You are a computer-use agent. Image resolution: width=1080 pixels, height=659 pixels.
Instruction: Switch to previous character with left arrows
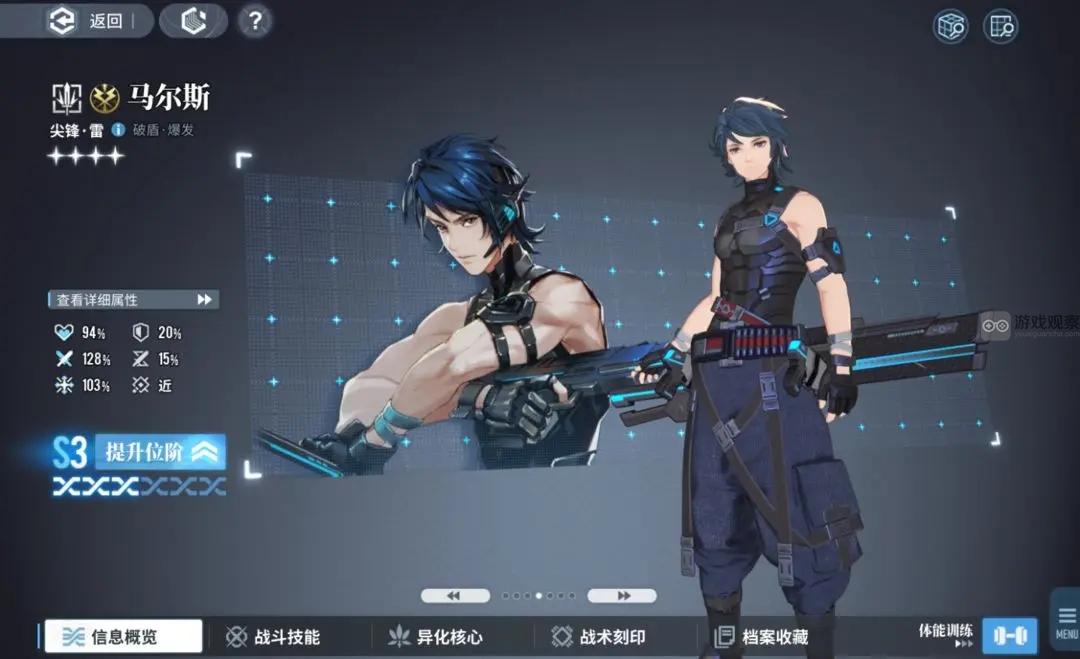point(455,595)
